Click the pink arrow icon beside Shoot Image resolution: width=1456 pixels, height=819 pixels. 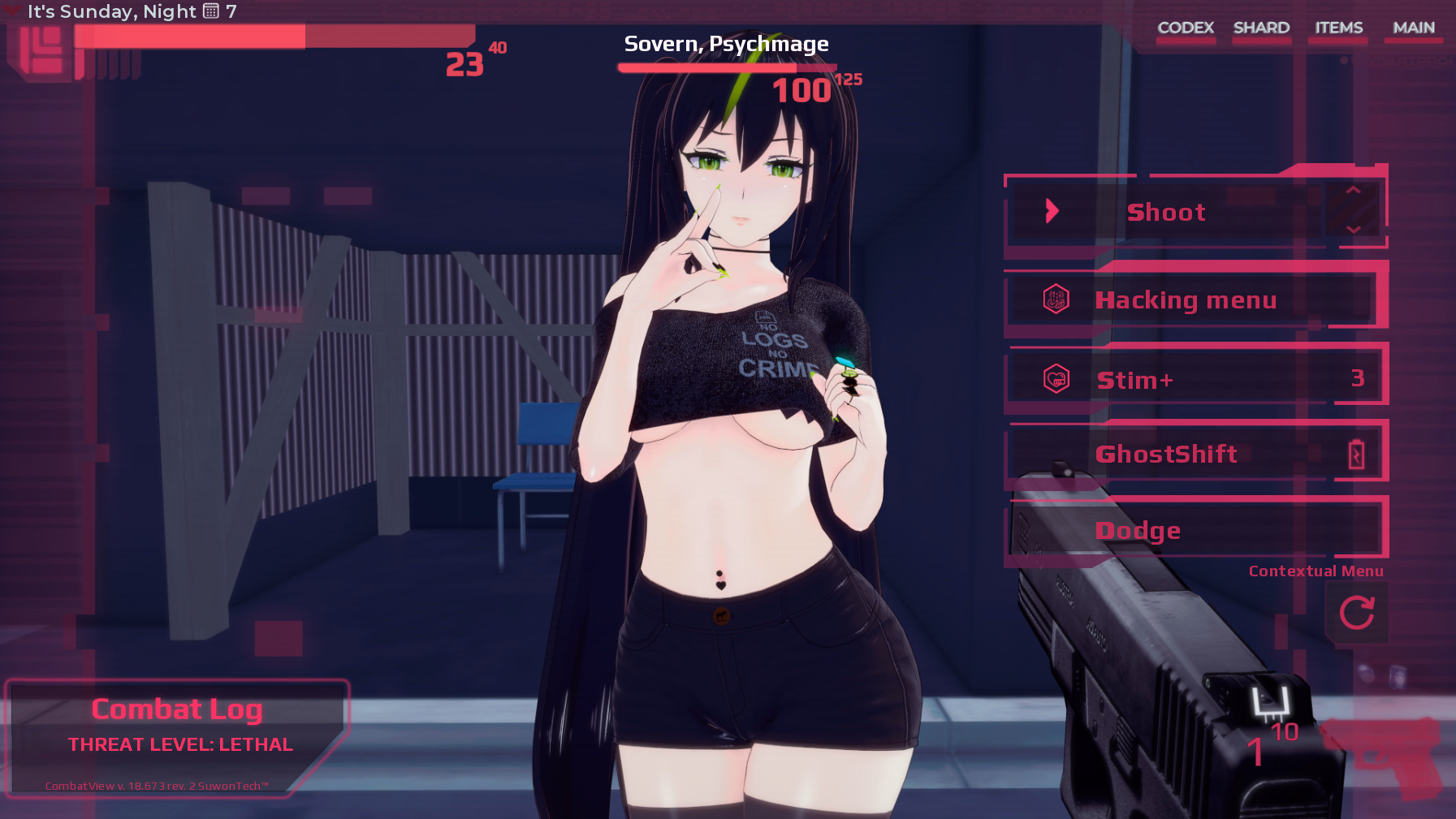pyautogui.click(x=1053, y=210)
